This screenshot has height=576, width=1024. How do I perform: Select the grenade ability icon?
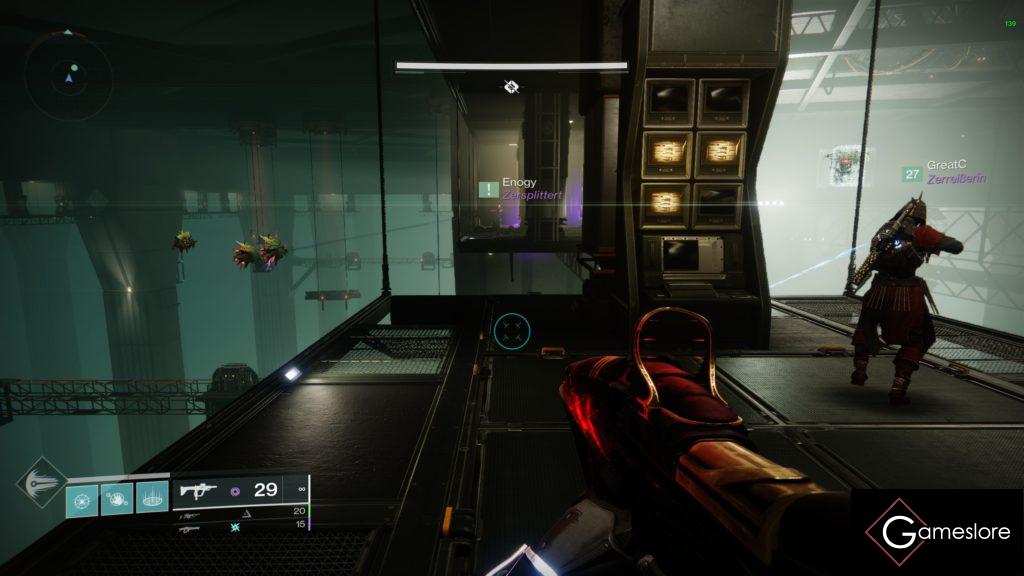pyautogui.click(x=82, y=497)
